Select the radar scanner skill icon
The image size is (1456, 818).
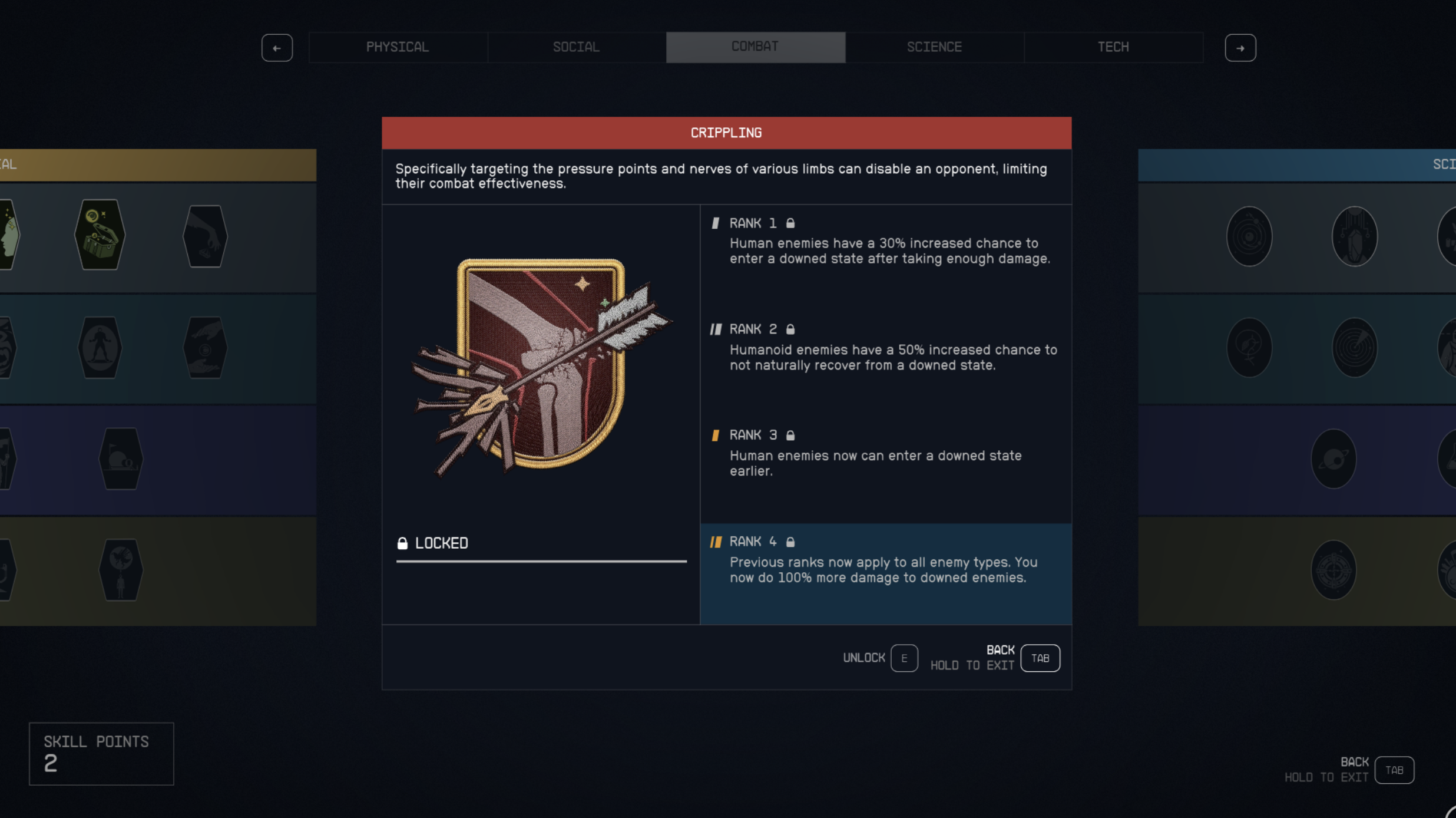pos(1354,348)
